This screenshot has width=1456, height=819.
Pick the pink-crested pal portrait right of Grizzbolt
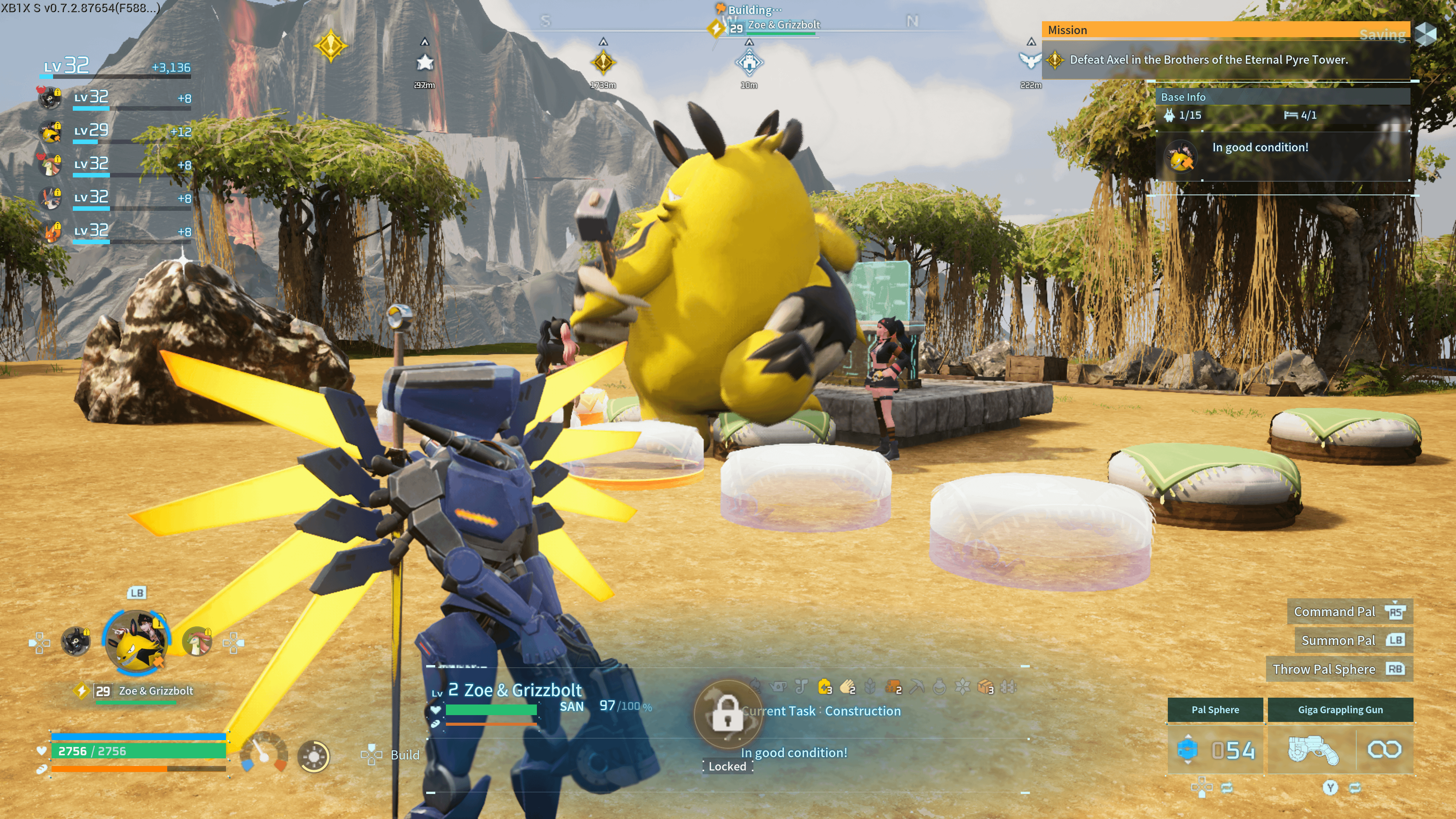point(197,642)
